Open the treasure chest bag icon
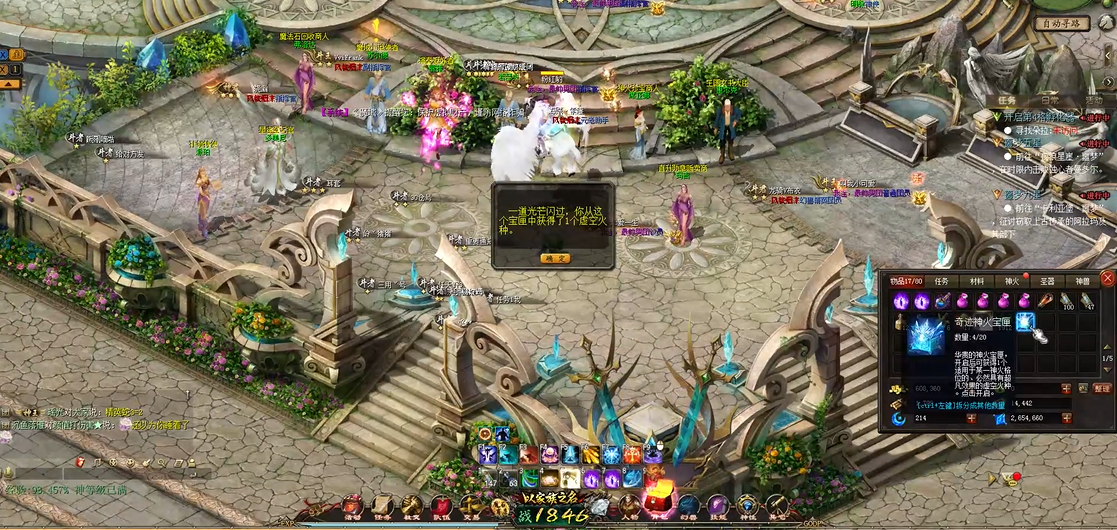 point(658,500)
